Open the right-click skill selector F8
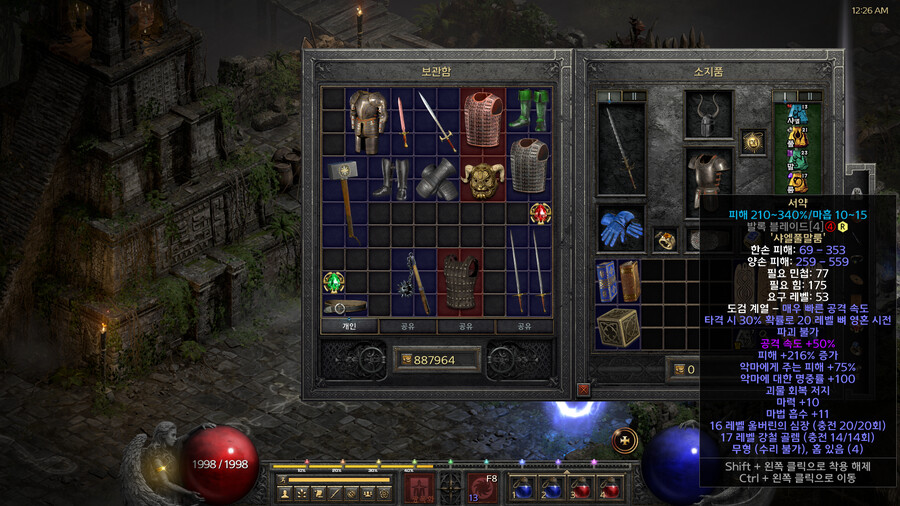This screenshot has width=900, height=506. pyautogui.click(x=484, y=489)
